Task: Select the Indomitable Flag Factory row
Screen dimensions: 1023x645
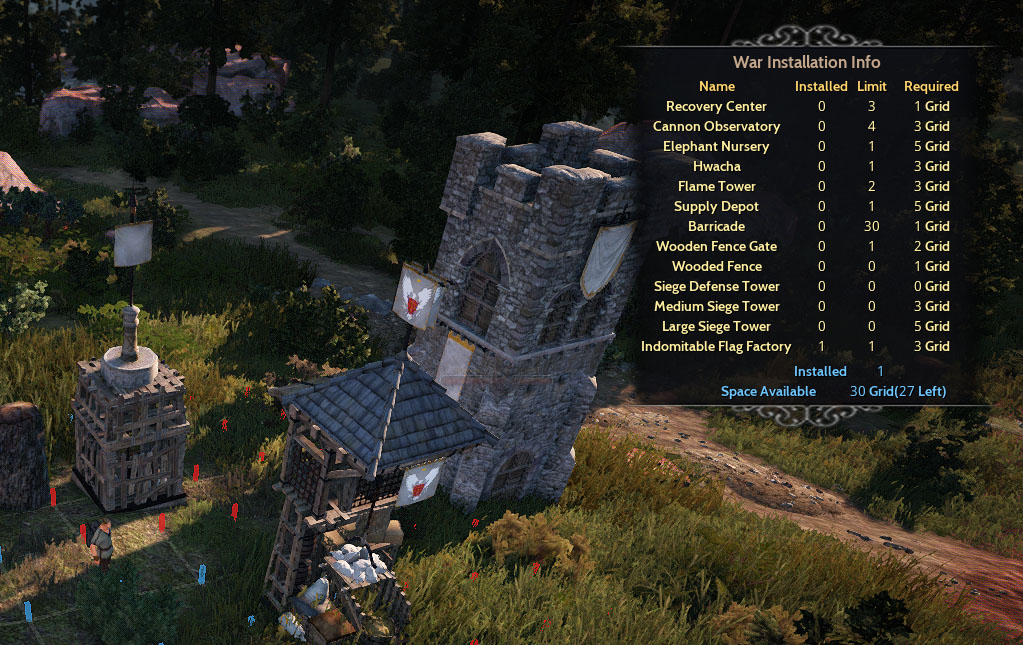Action: point(716,346)
